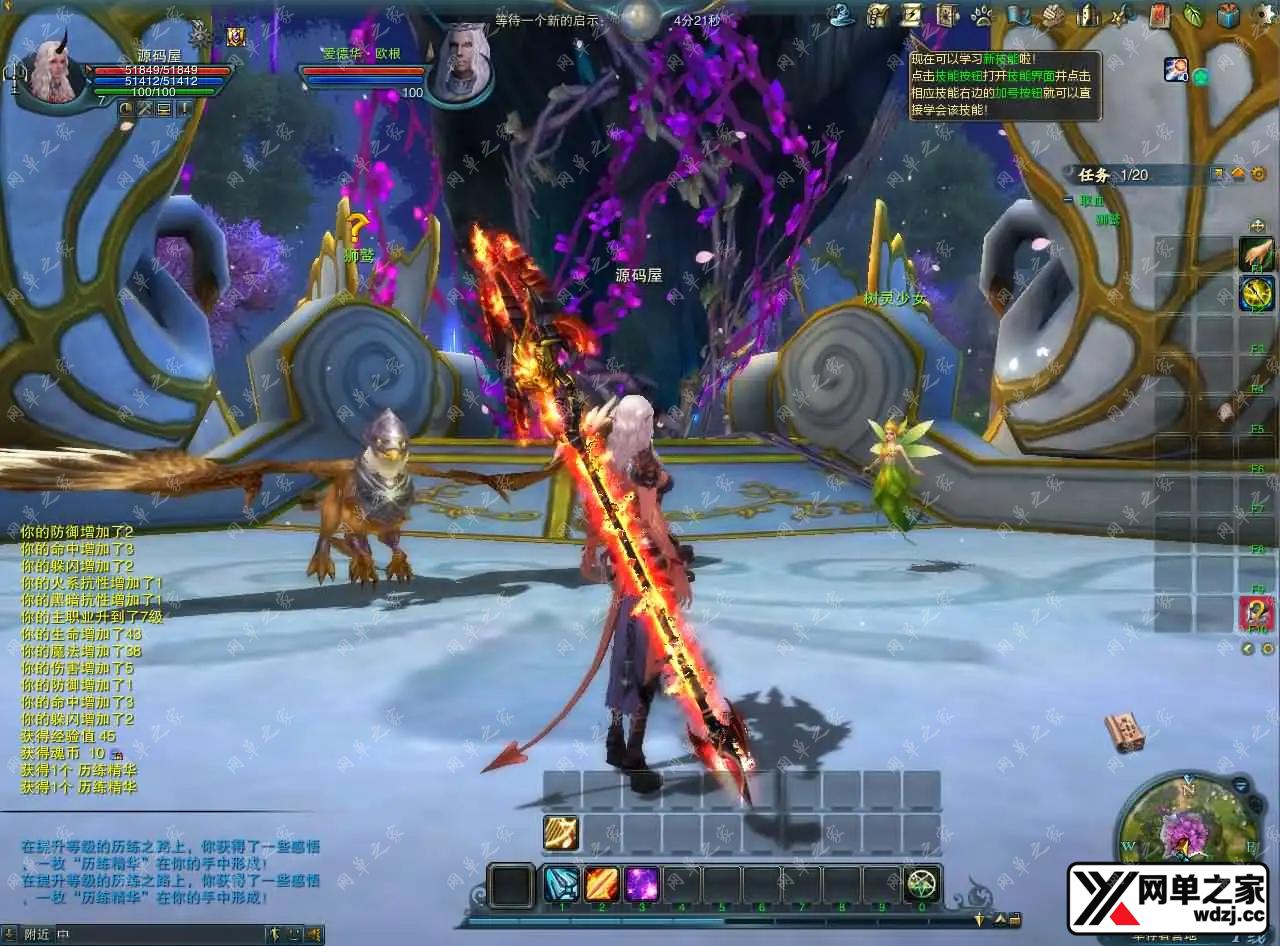Activate the ice shard skill in slot 1
The width and height of the screenshot is (1280, 946).
point(561,884)
